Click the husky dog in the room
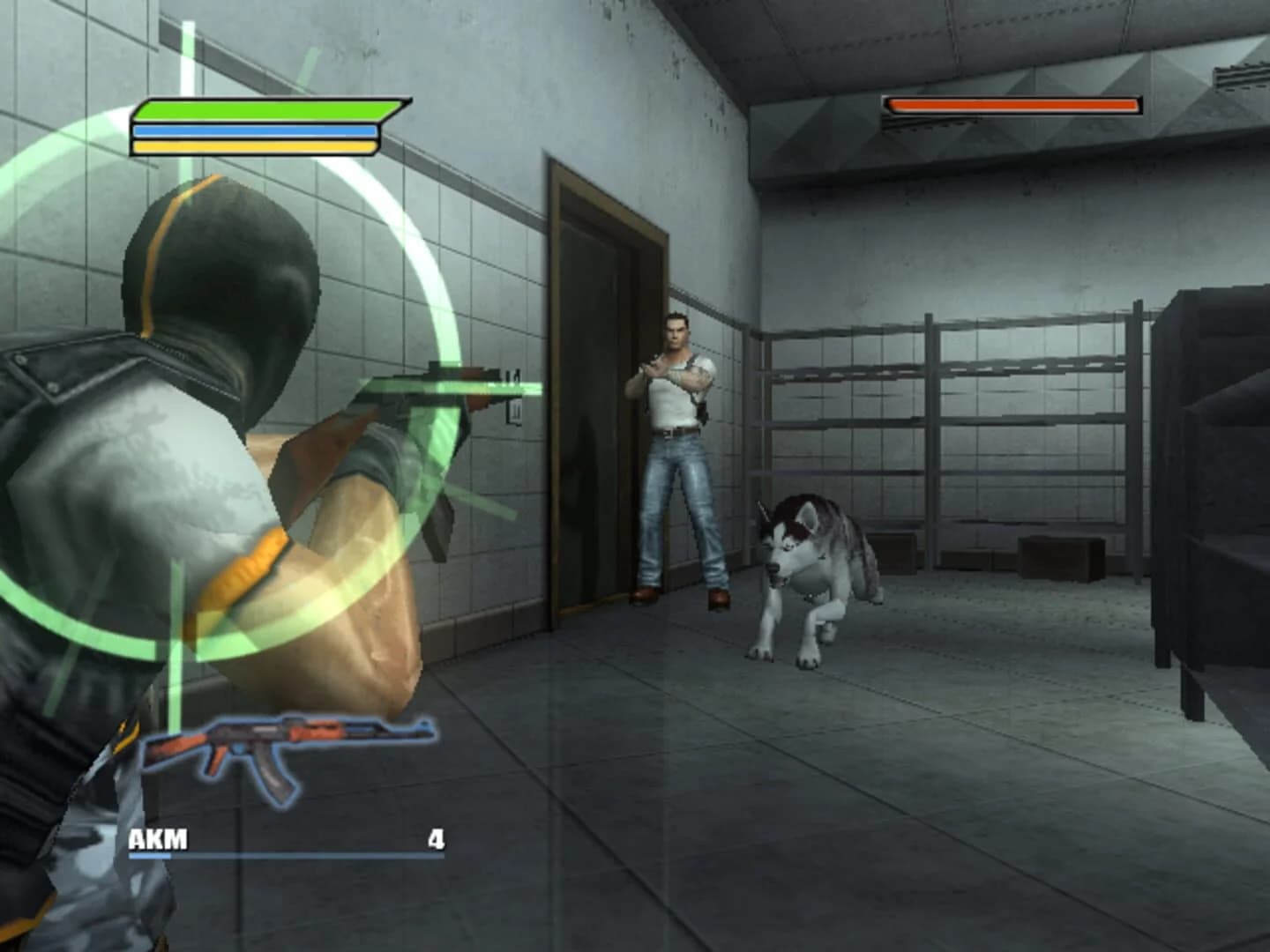1270x952 pixels. click(x=811, y=573)
